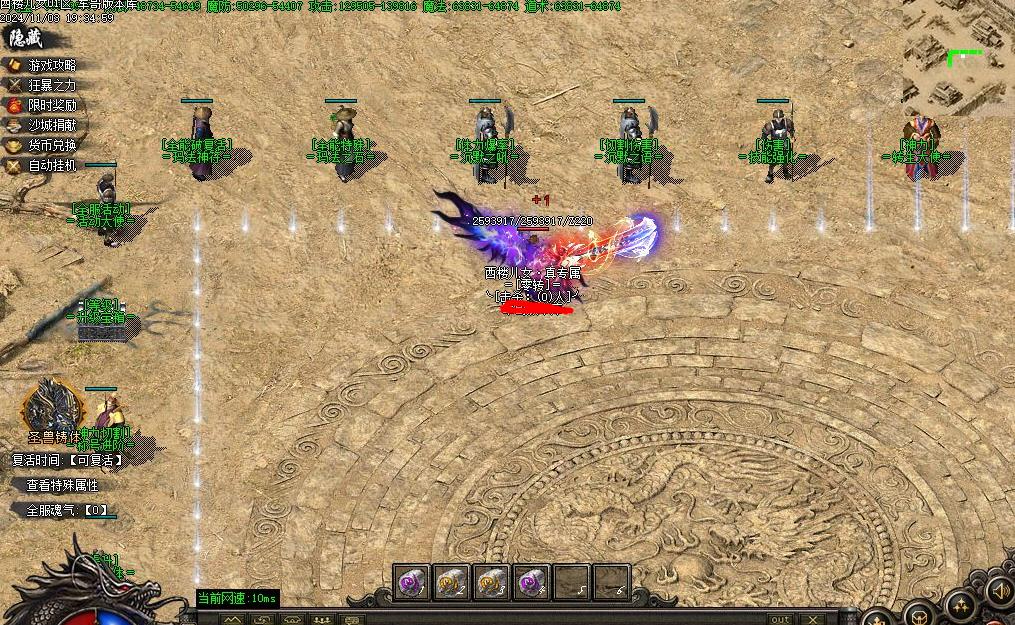Open the 圣兽铸体 beast icon
The image size is (1015, 625).
point(47,407)
